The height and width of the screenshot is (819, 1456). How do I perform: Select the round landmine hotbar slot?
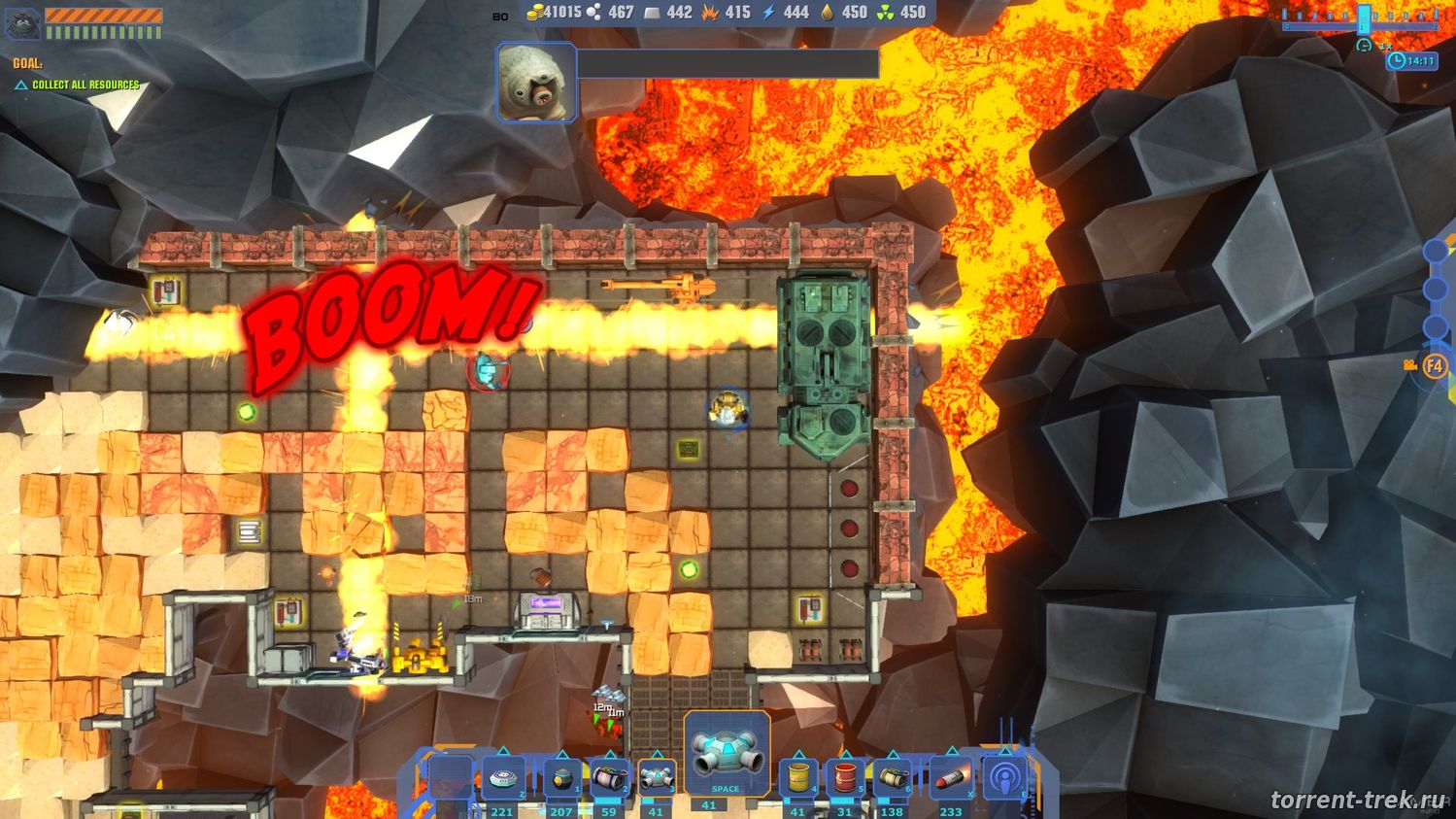pyautogui.click(x=503, y=778)
